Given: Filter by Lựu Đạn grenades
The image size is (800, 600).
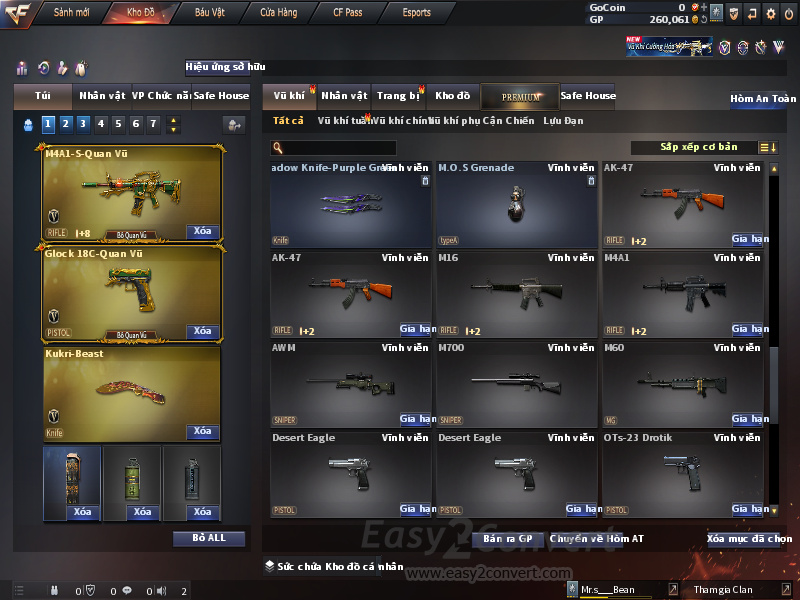Looking at the screenshot, I should (x=563, y=121).
